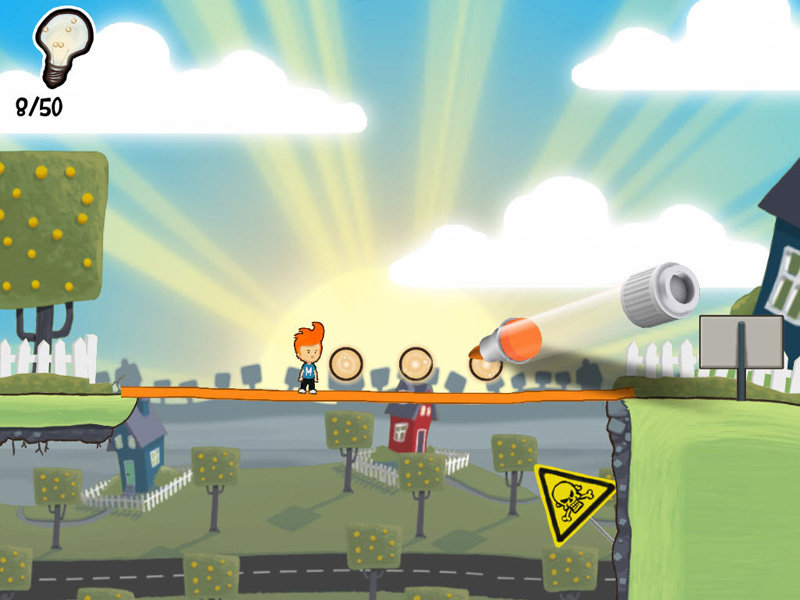This screenshot has height=600, width=800.
Task: Click the lightbulb collectible icon
Action: [x=62, y=45]
